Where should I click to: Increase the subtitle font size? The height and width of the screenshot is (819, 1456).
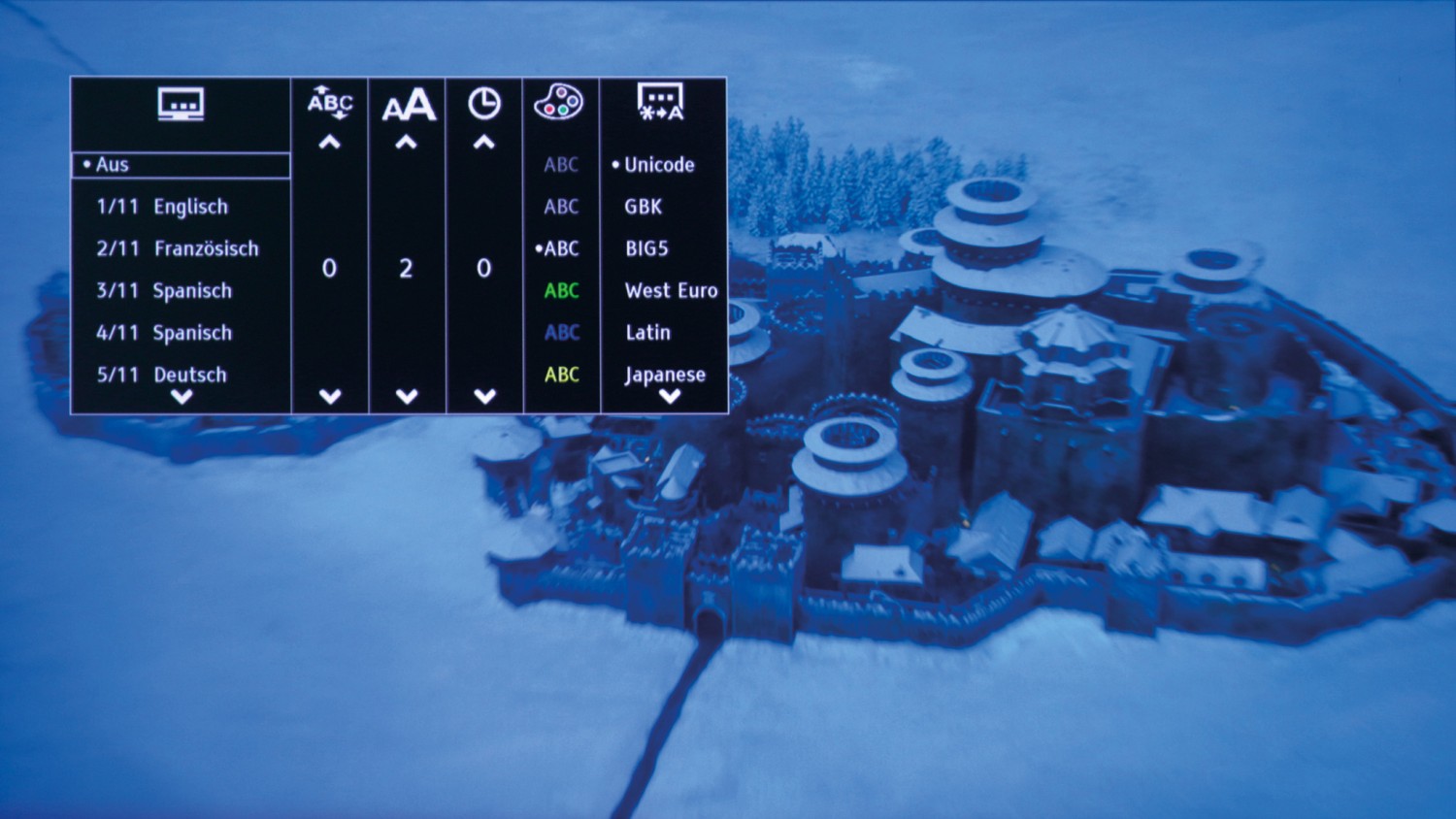[x=407, y=144]
